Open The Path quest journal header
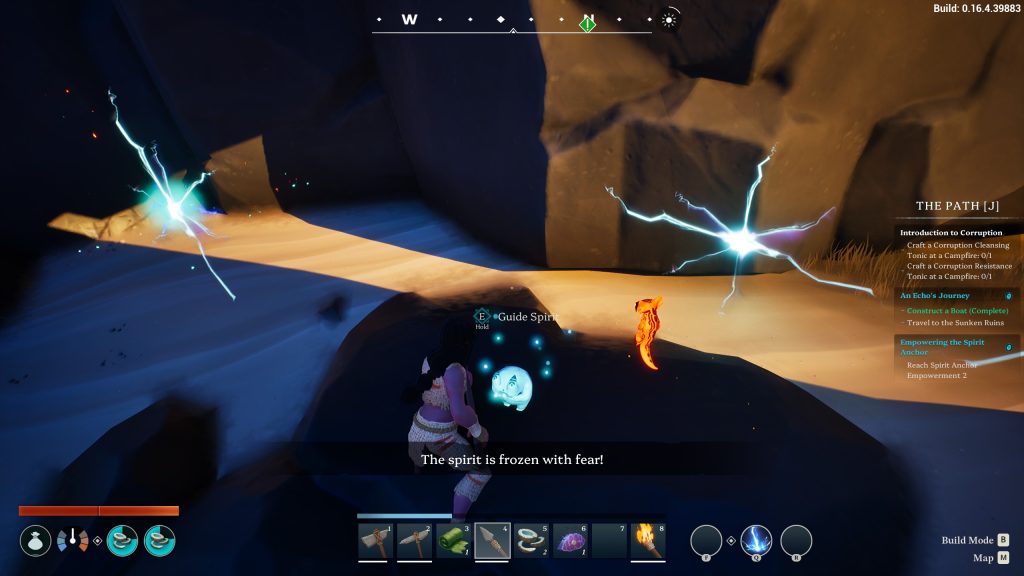The height and width of the screenshot is (576, 1024). point(957,207)
